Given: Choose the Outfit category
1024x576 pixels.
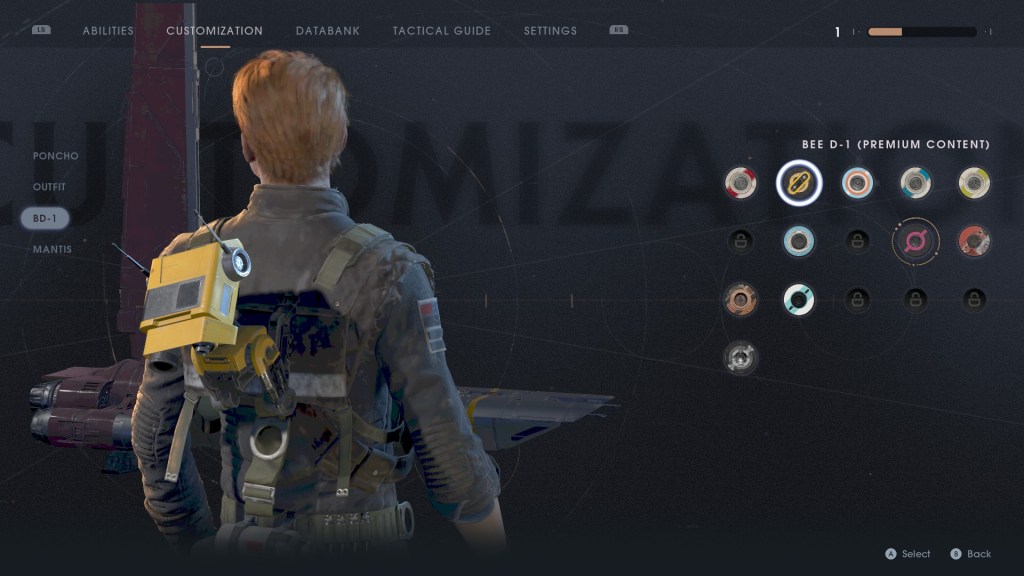Looking at the screenshot, I should click(x=49, y=187).
